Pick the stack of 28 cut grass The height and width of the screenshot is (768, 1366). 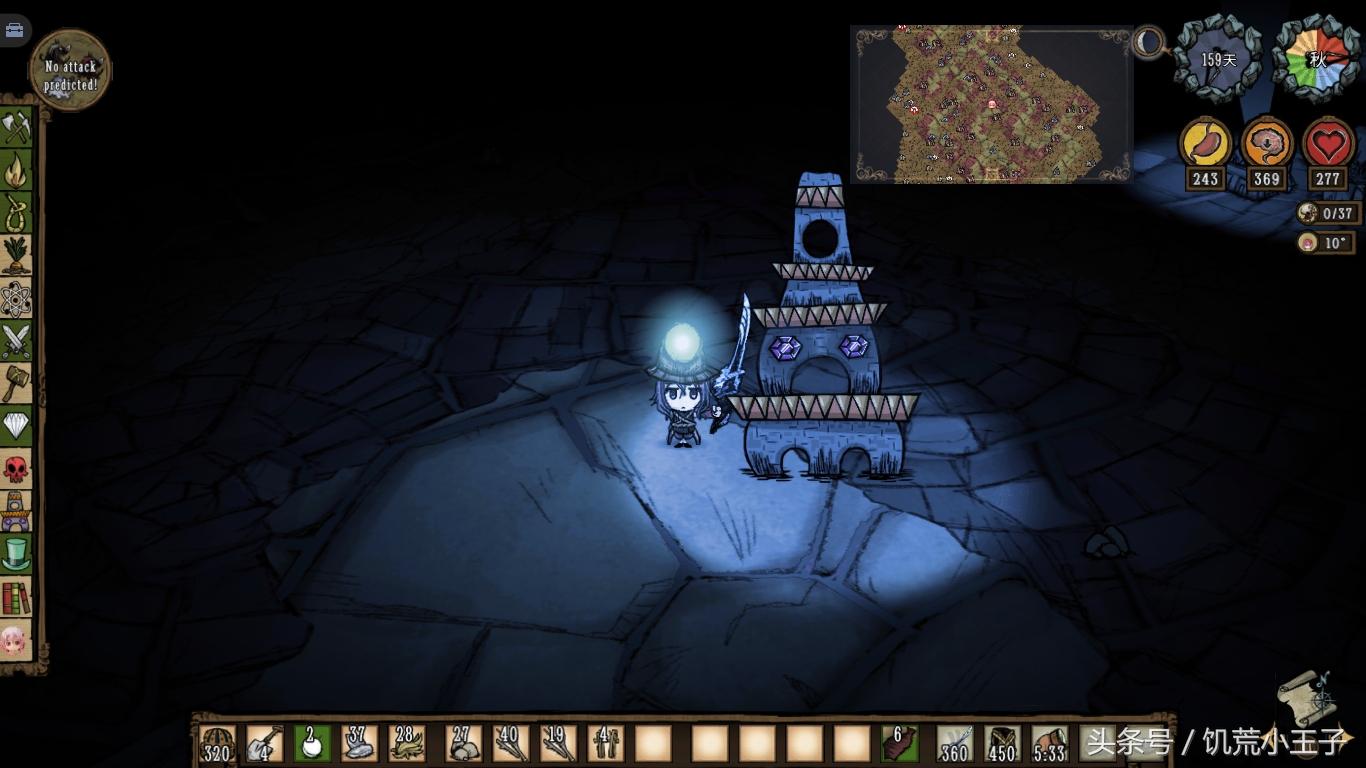(407, 744)
